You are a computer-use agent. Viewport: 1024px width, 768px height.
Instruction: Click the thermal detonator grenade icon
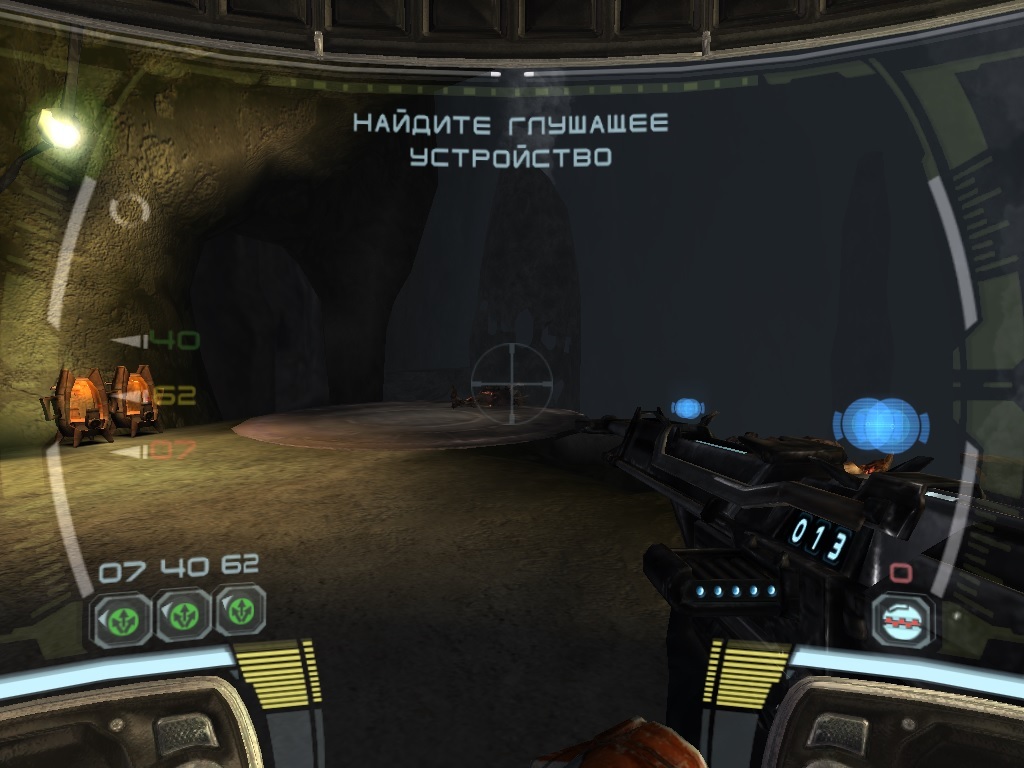point(903,620)
